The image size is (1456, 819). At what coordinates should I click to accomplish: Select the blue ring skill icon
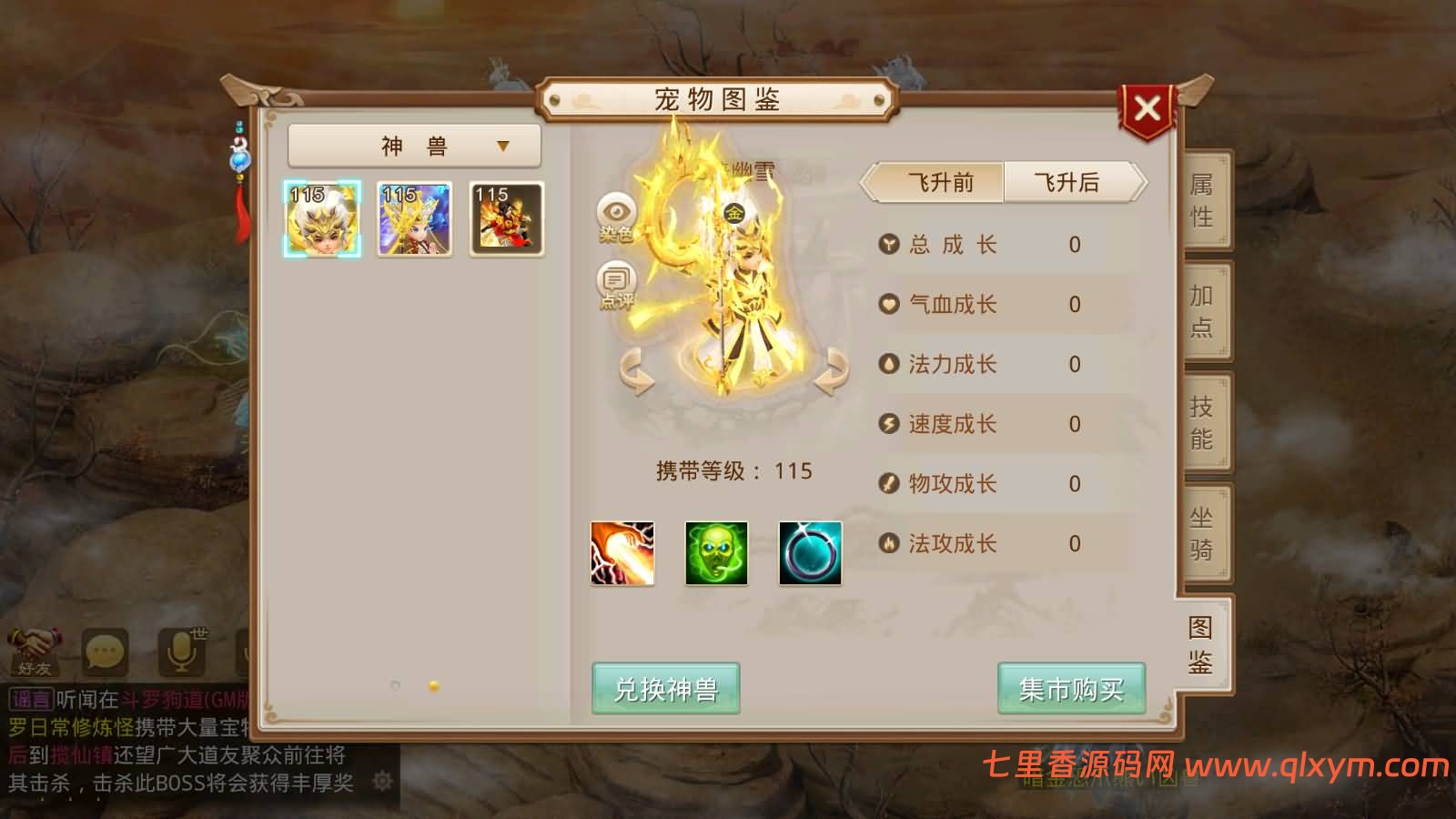coord(810,553)
